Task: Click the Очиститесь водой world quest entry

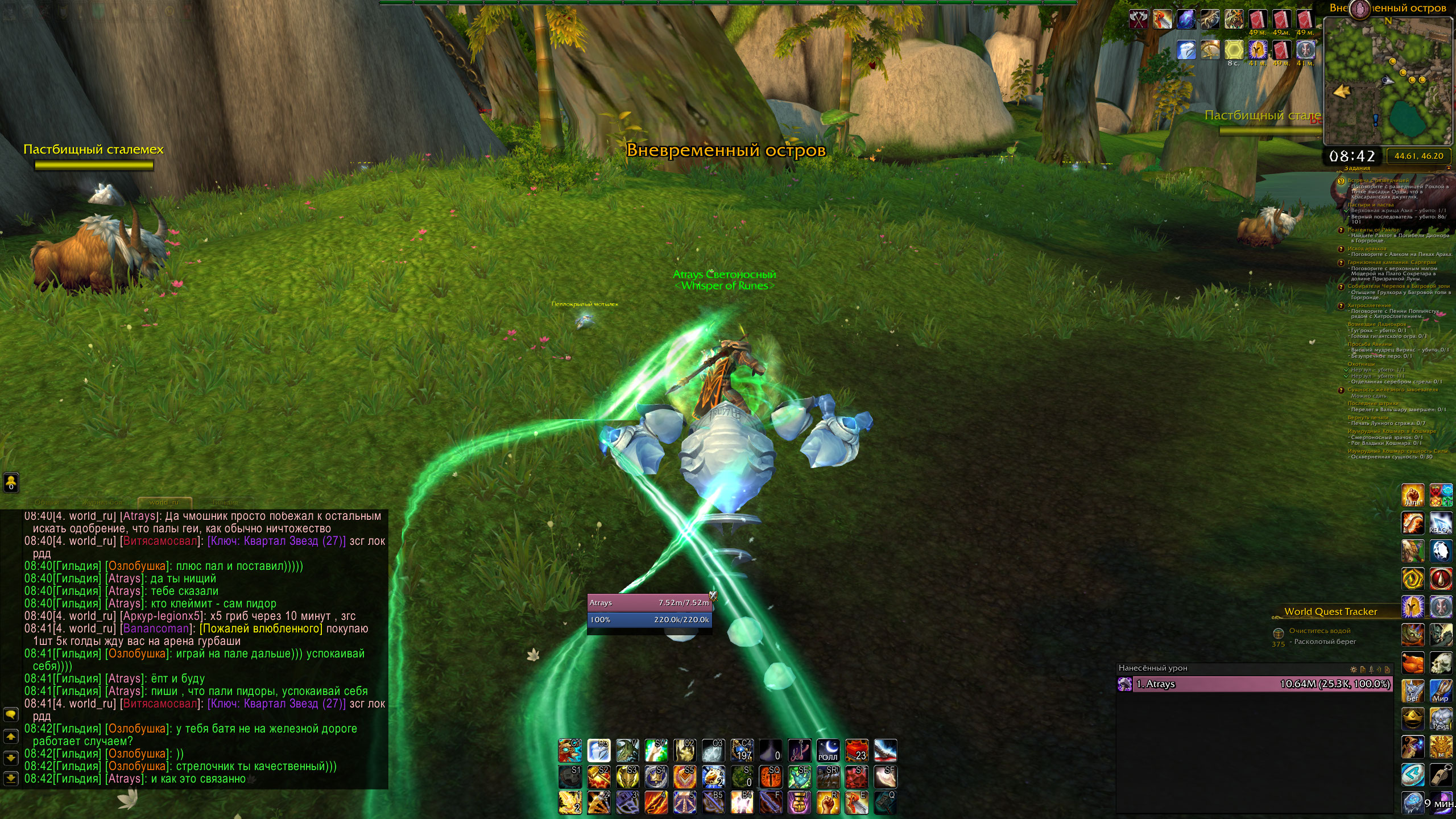Action: tap(1319, 631)
